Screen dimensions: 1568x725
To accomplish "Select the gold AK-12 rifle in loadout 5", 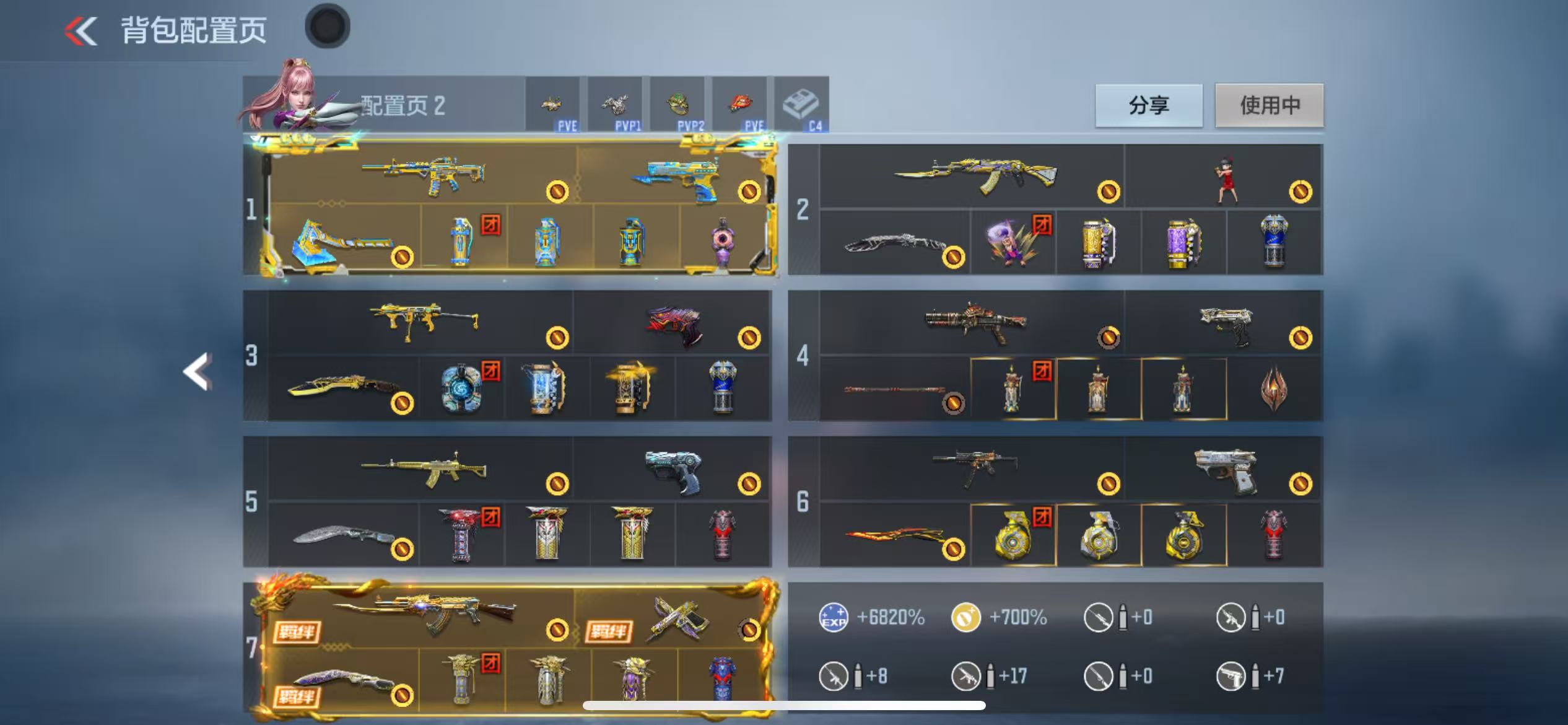I will point(424,470).
